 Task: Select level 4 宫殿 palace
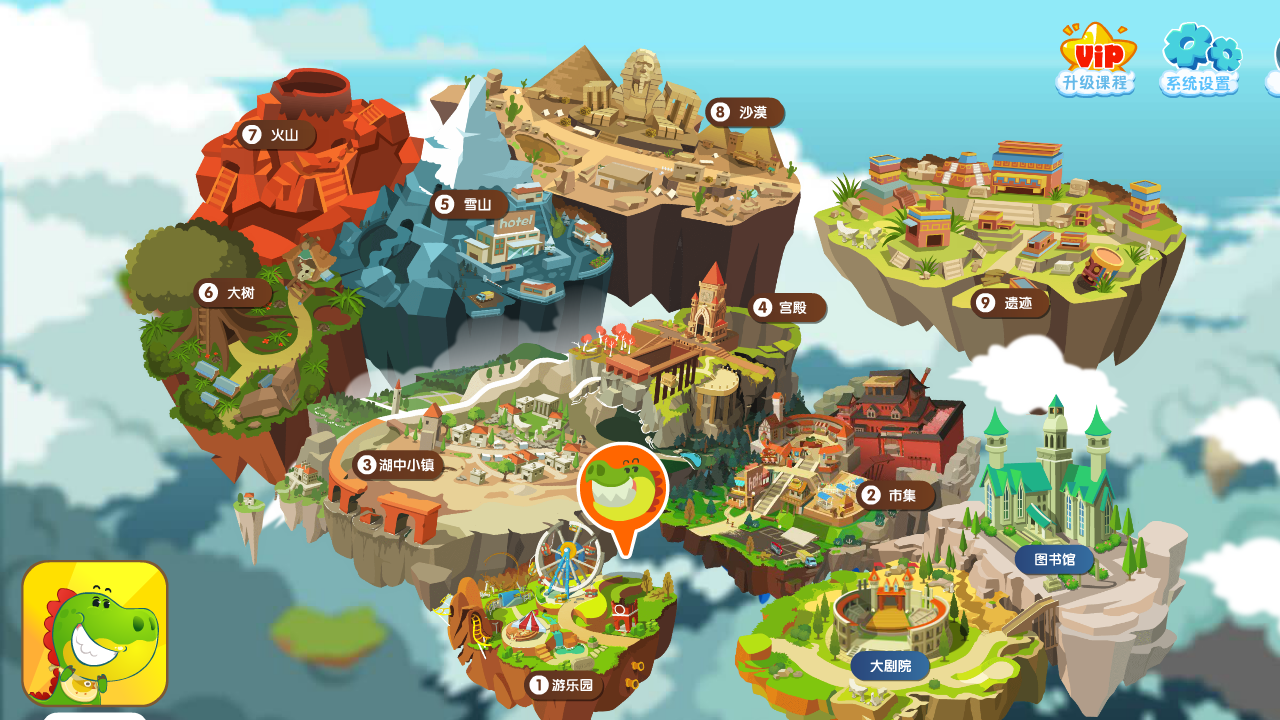click(x=786, y=307)
